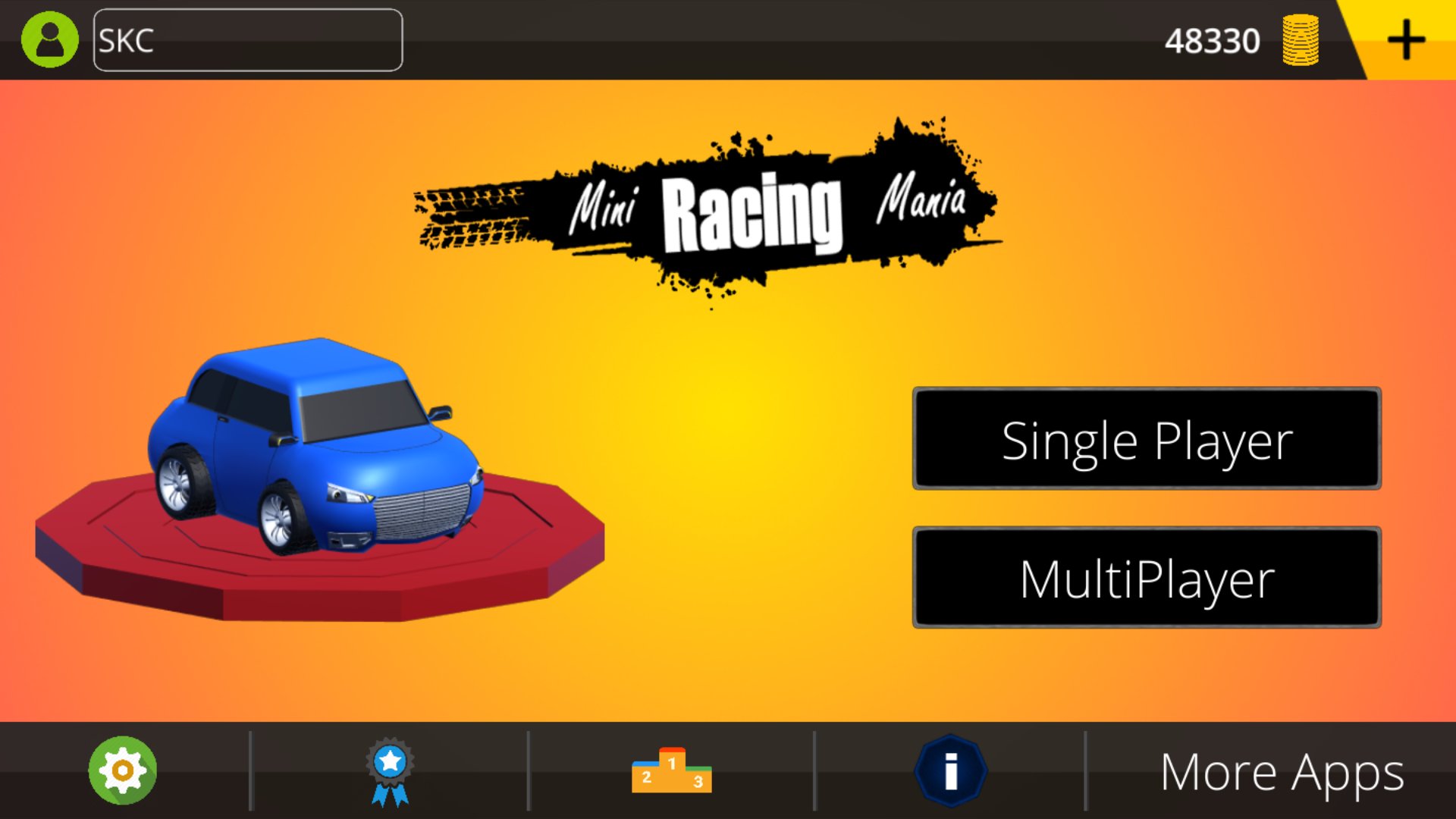
Task: Open the game Info icon
Action: [952, 770]
